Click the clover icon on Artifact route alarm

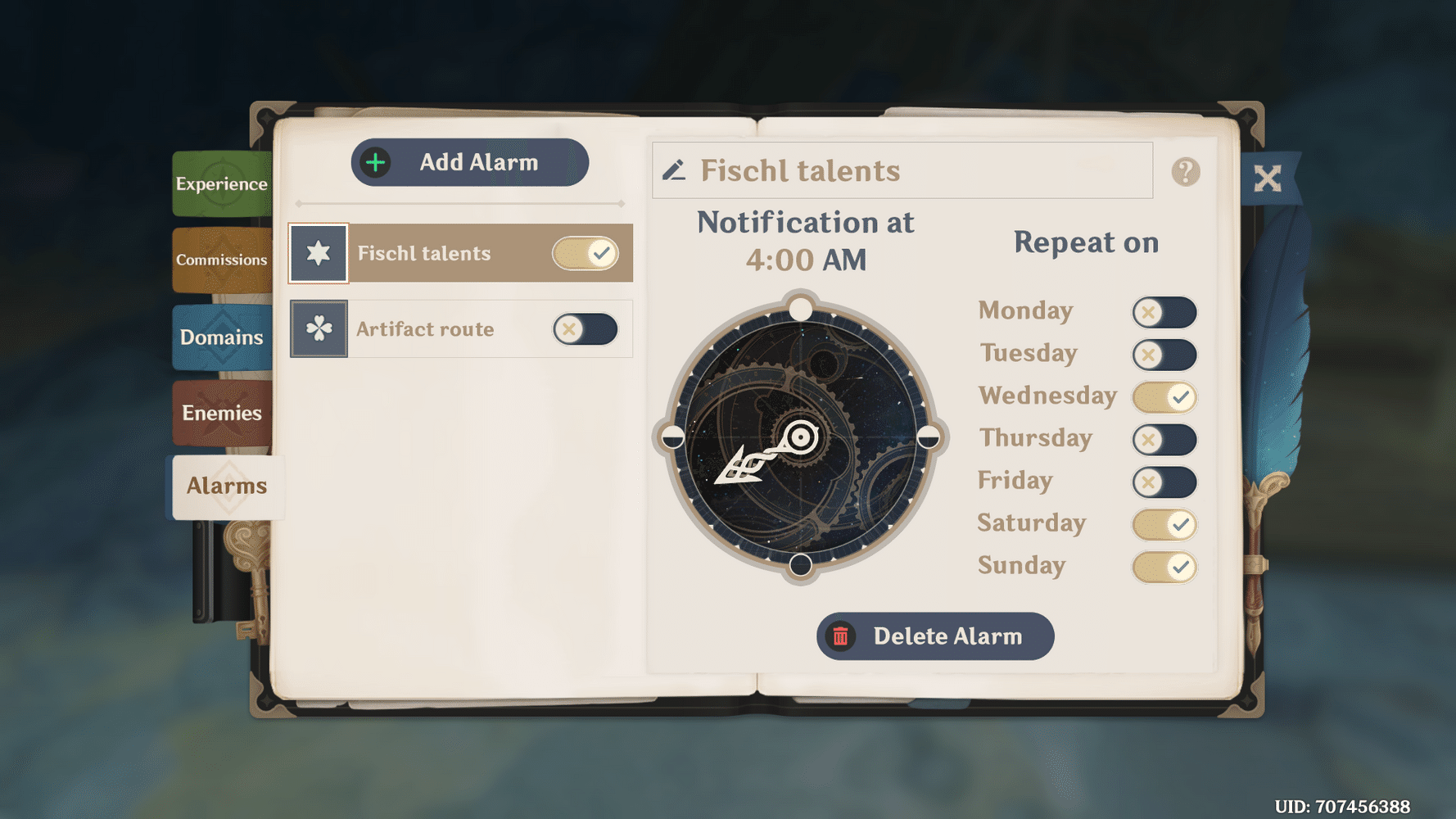click(318, 328)
